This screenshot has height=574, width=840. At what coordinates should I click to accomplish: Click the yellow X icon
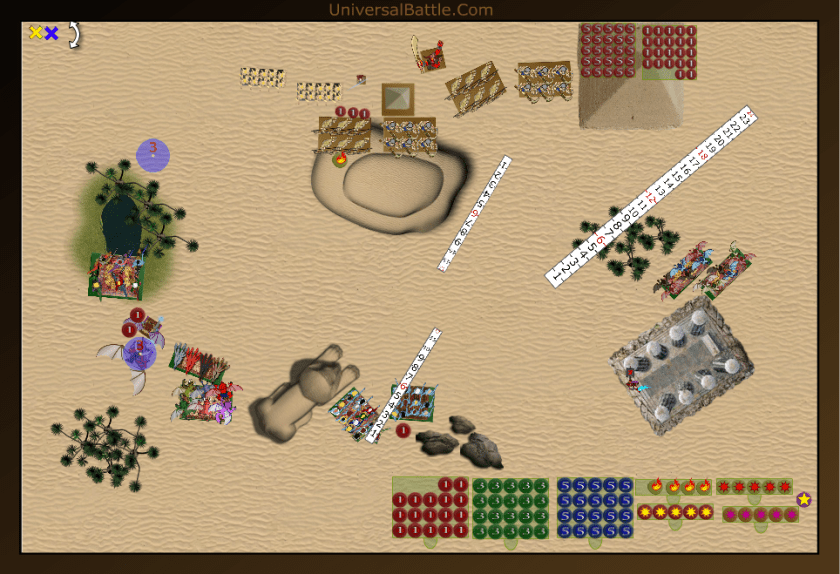click(x=36, y=33)
